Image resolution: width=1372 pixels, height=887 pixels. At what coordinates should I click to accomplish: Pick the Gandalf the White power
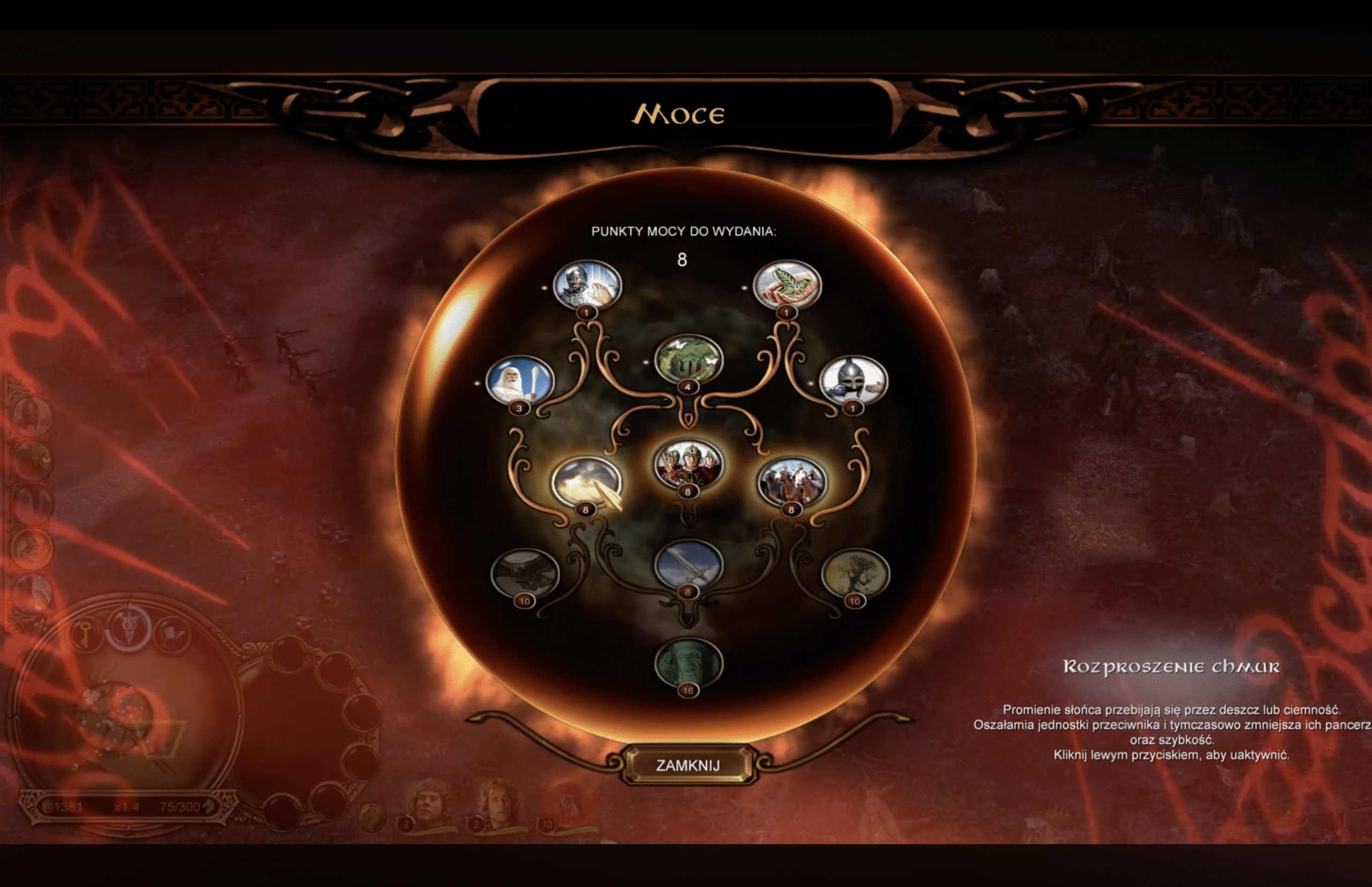519,381
